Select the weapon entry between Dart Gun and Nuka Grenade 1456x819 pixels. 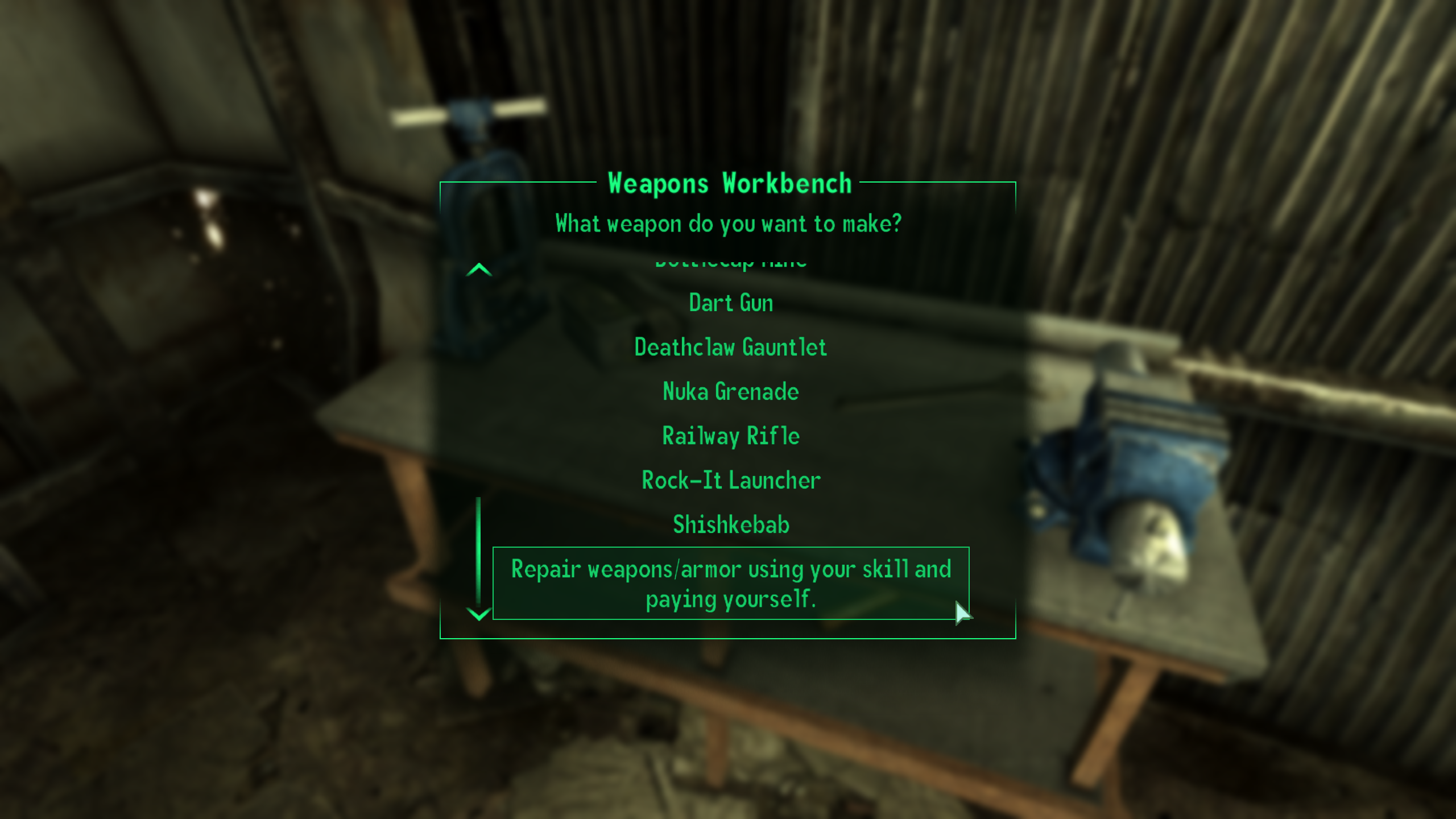[730, 348]
